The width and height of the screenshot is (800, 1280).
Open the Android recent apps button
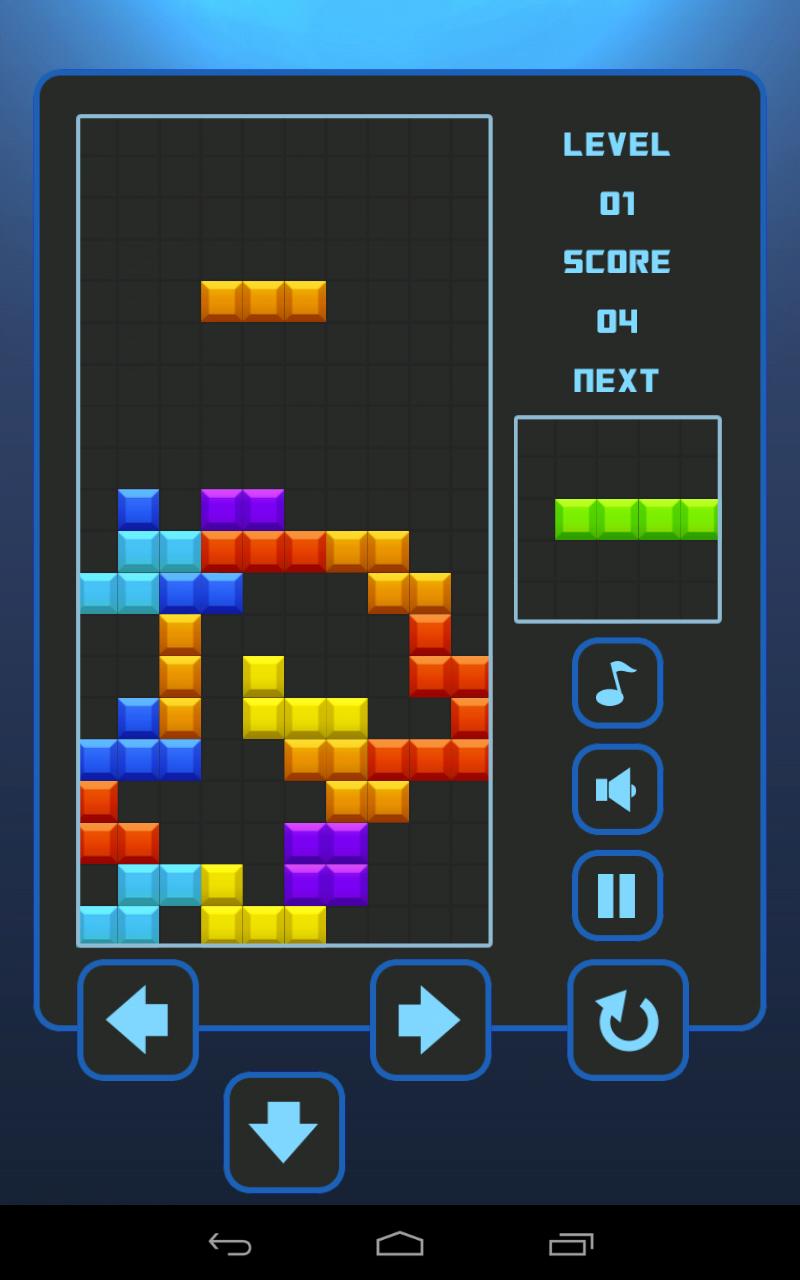pos(571,1244)
